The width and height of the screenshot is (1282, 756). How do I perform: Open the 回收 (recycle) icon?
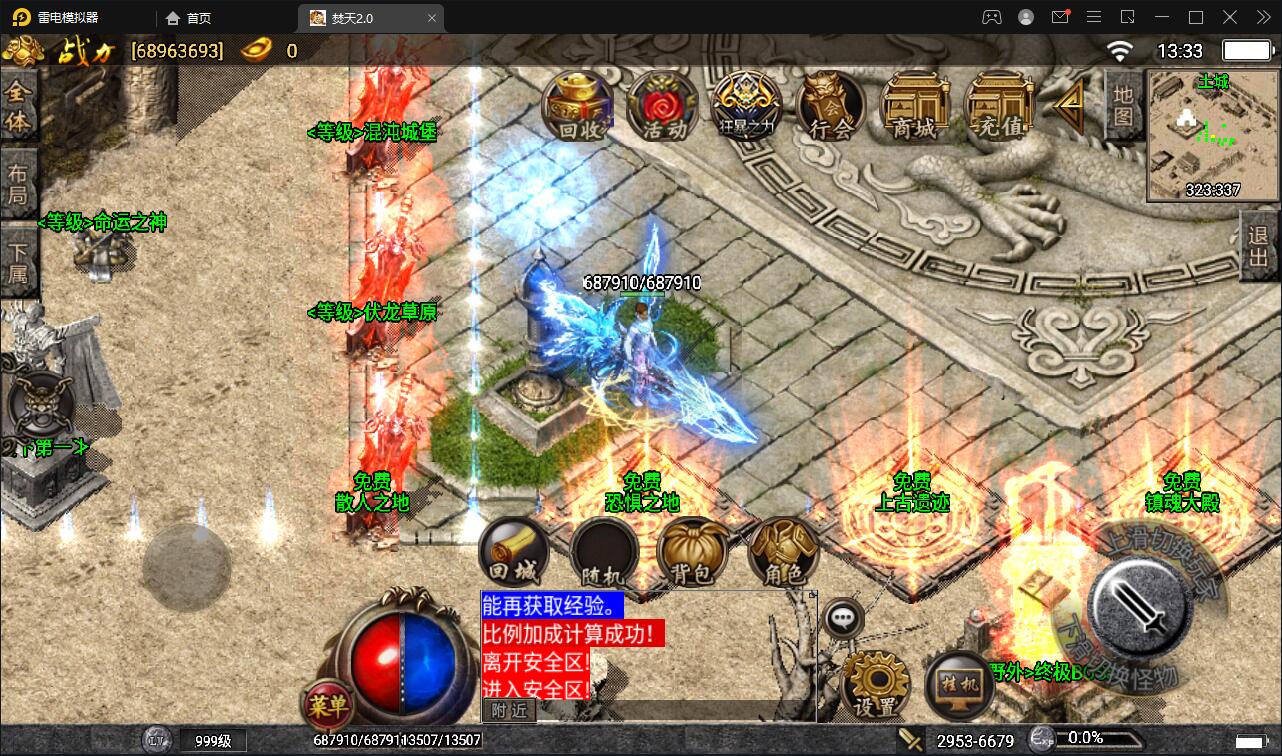tap(577, 103)
